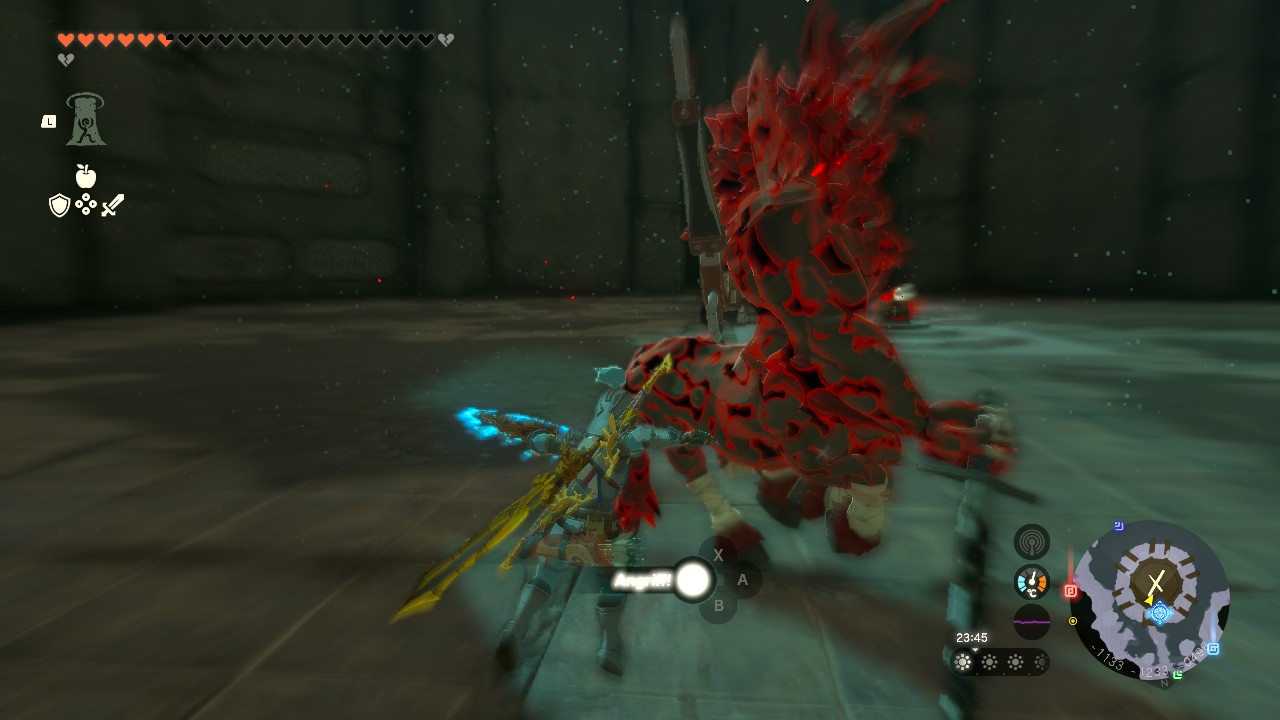Click the dark blue stamp atop the minimap
The width and height of the screenshot is (1280, 720).
[x=1118, y=526]
